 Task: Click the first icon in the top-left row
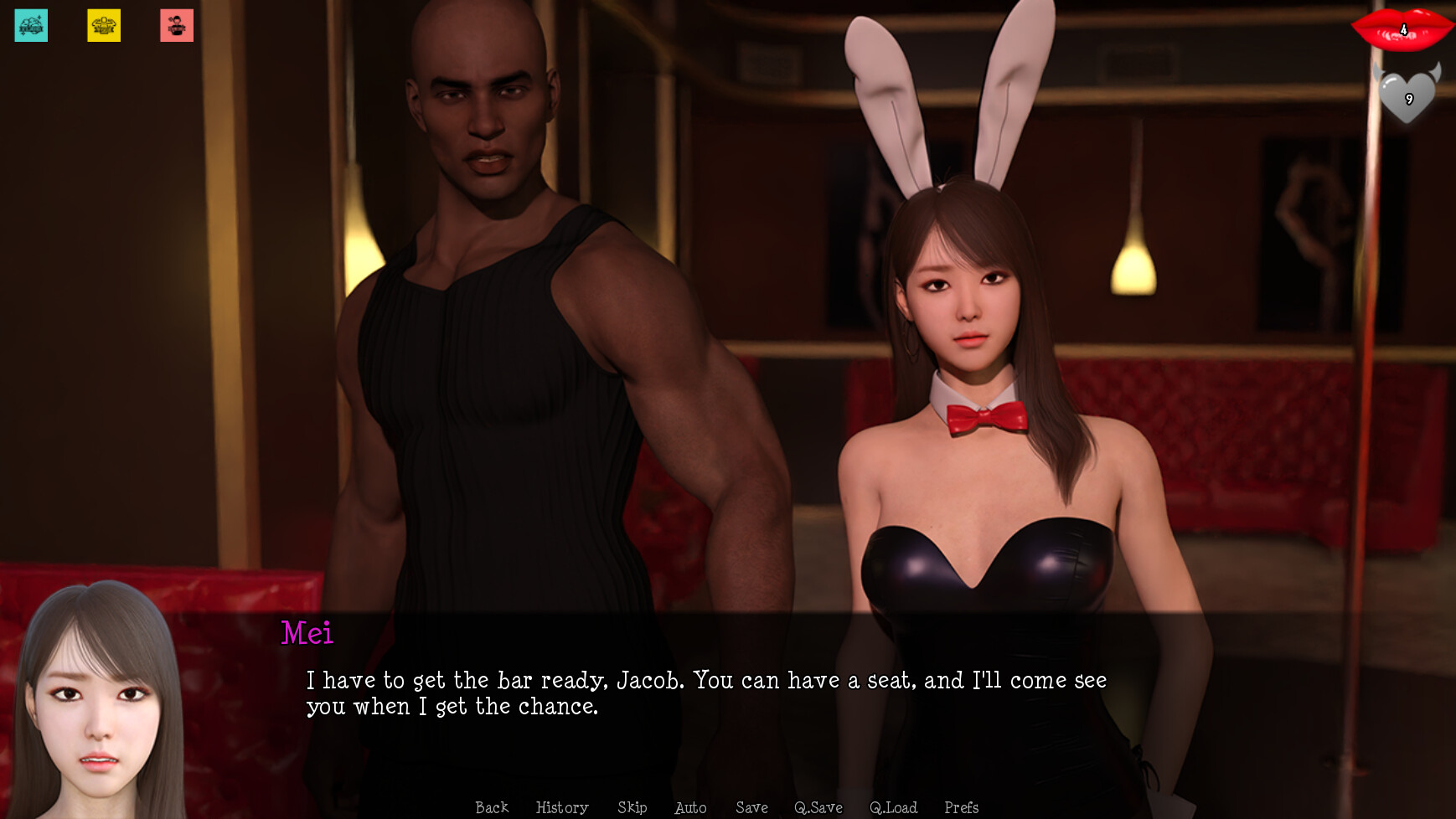[x=30, y=25]
